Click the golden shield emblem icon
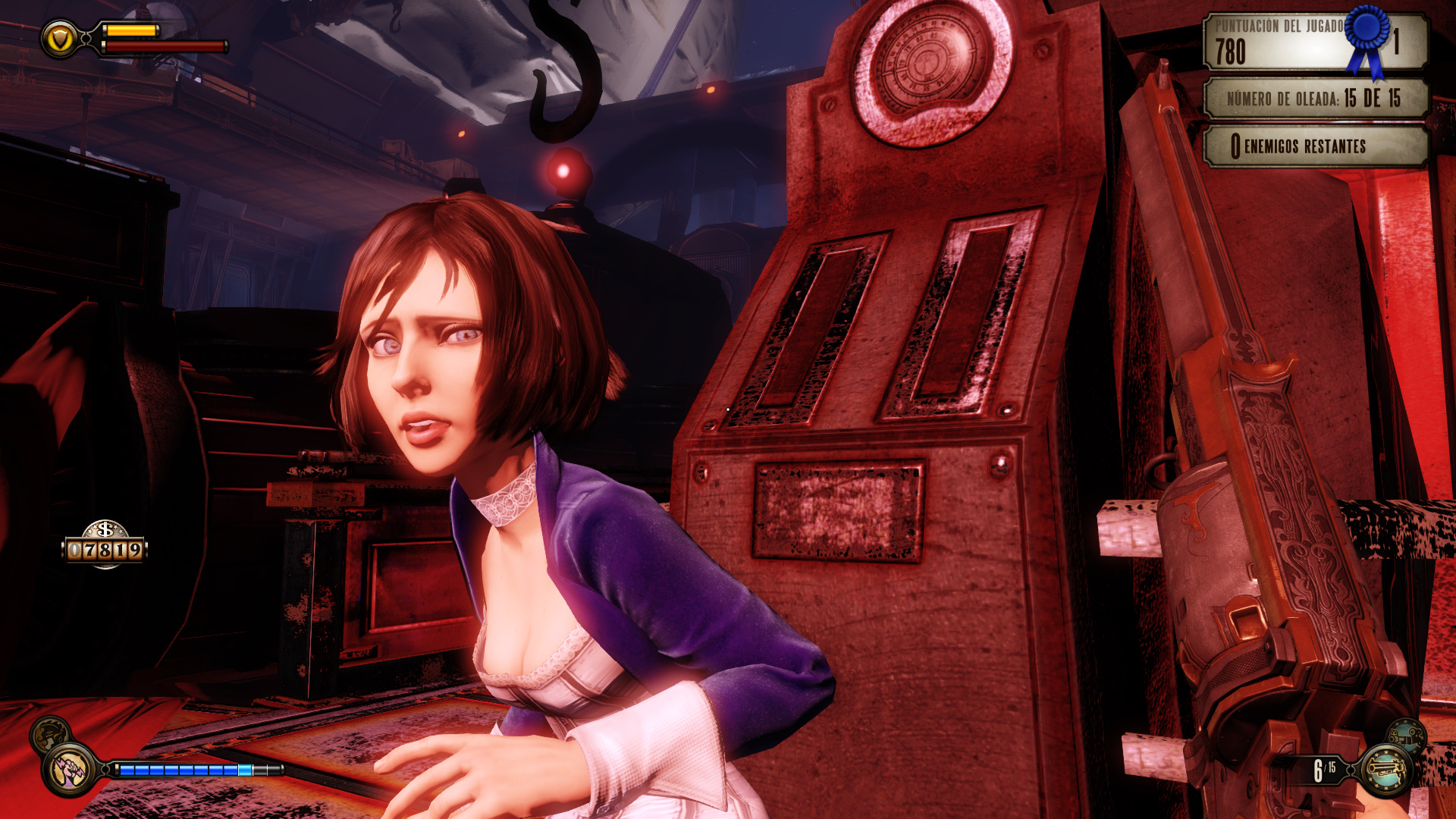1456x819 pixels. [x=60, y=38]
